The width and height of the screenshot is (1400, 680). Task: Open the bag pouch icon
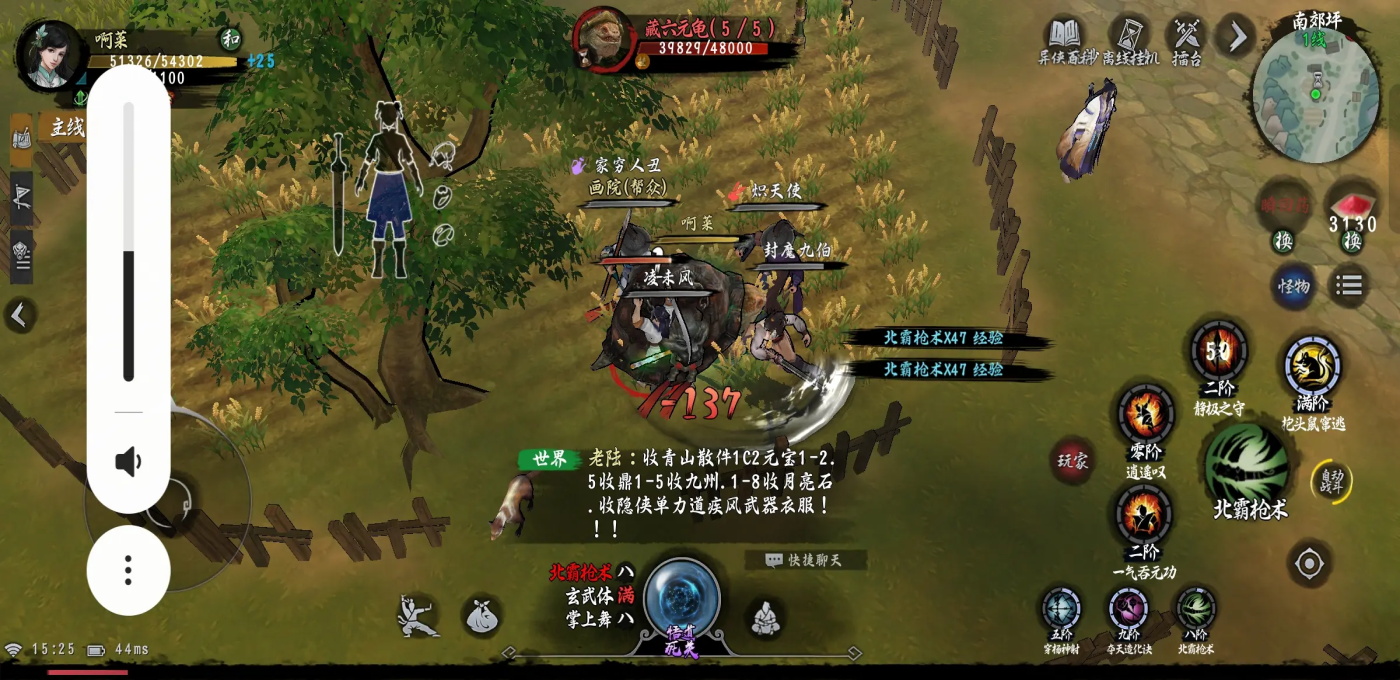pos(481,617)
